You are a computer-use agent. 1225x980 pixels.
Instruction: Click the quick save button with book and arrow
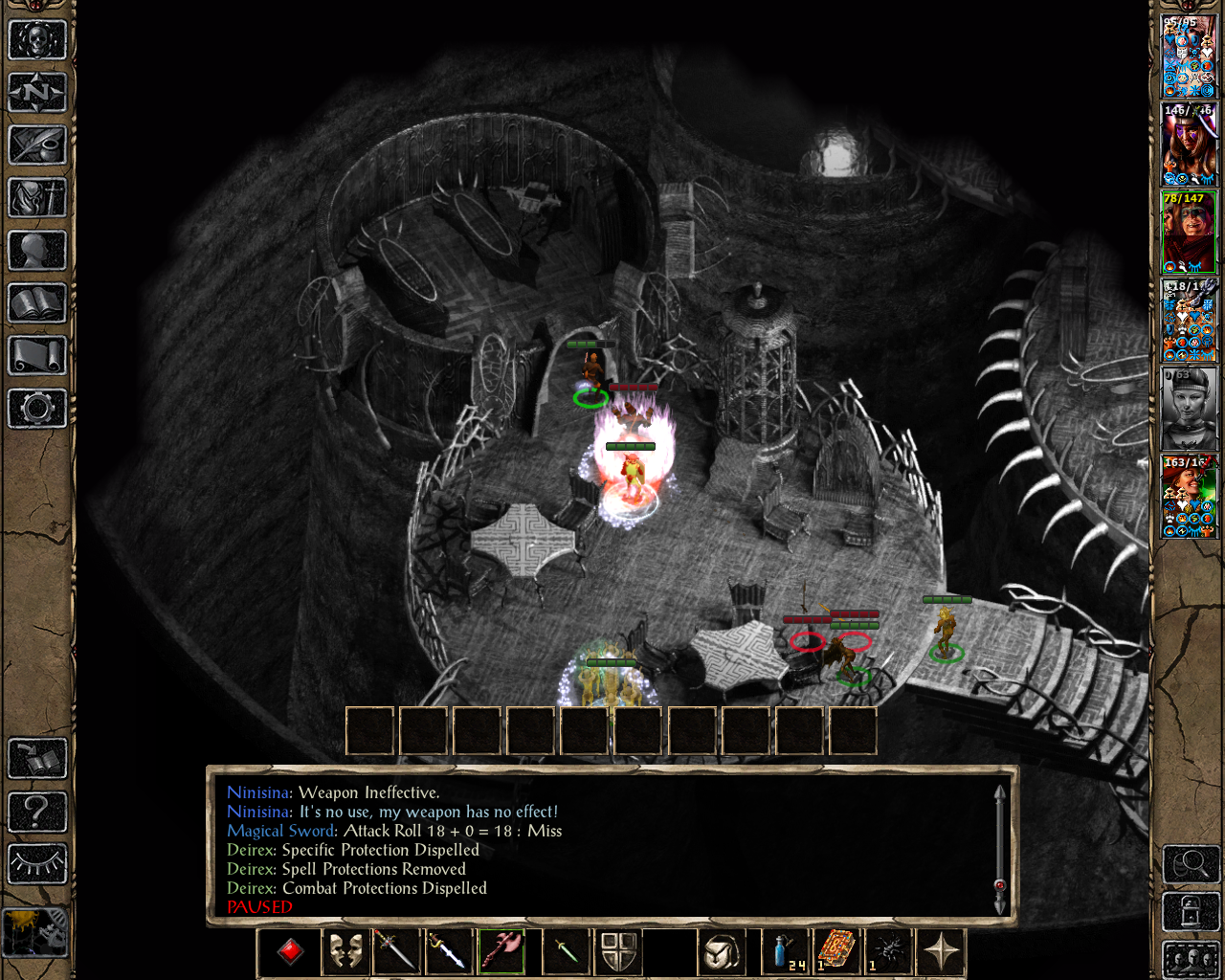(x=37, y=759)
